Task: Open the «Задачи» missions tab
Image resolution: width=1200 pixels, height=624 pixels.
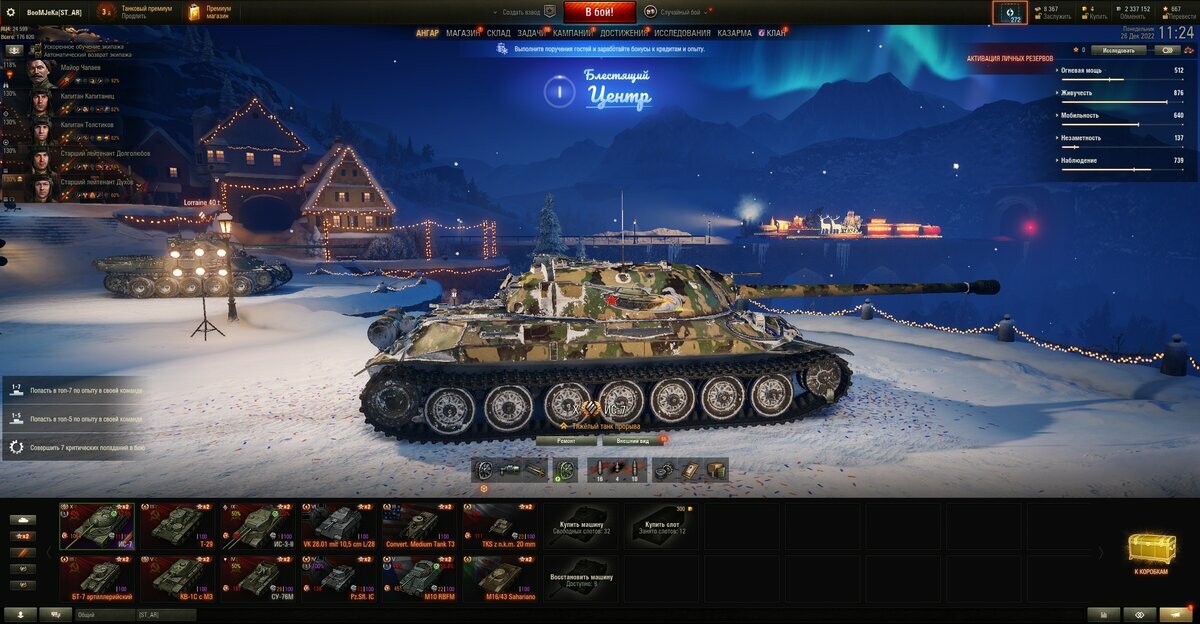Action: [531, 33]
